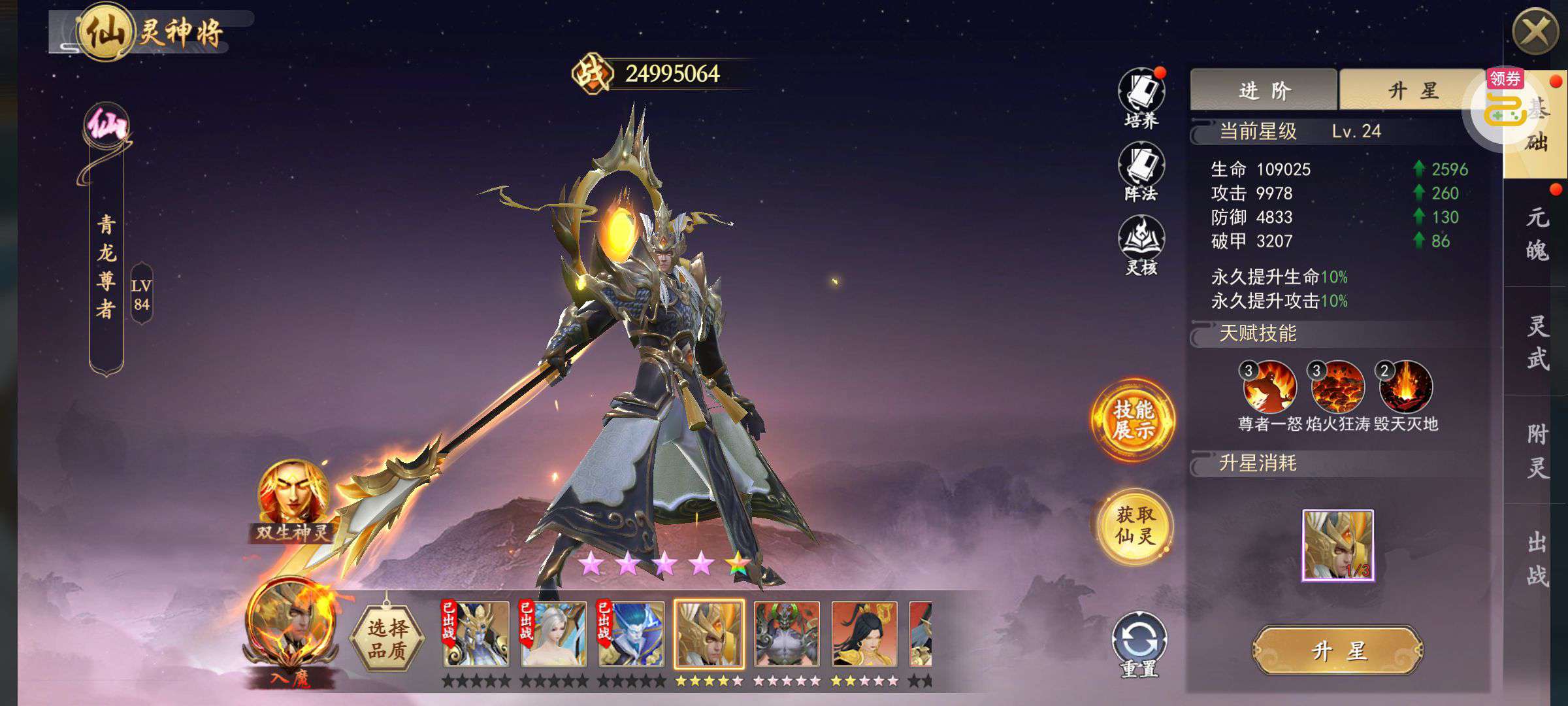Close the 仙灵神将 screen
This screenshot has width=1568, height=706.
click(1535, 32)
